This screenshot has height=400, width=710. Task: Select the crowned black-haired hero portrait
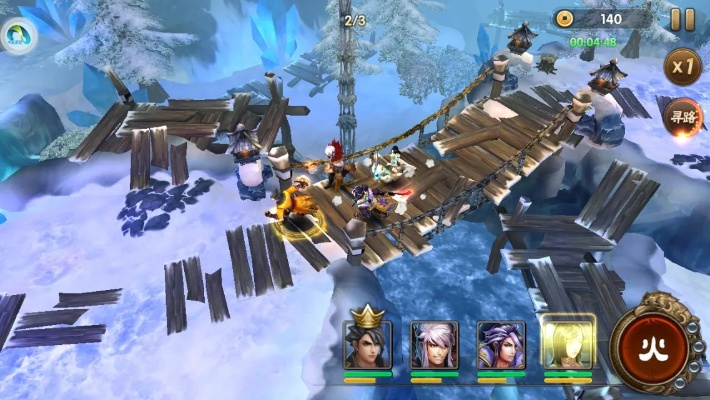(x=368, y=343)
